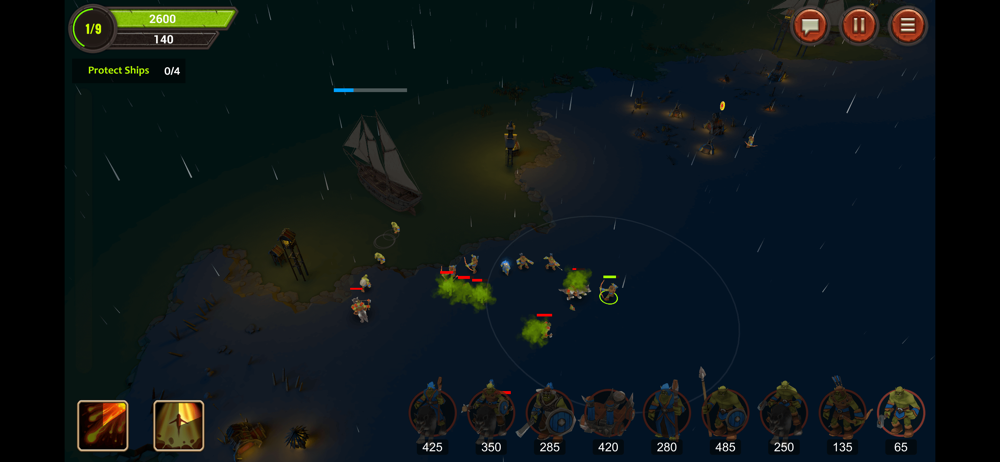Choose the blue-robed orc costing 280
Viewport: 1000px width, 462px height.
[666, 414]
